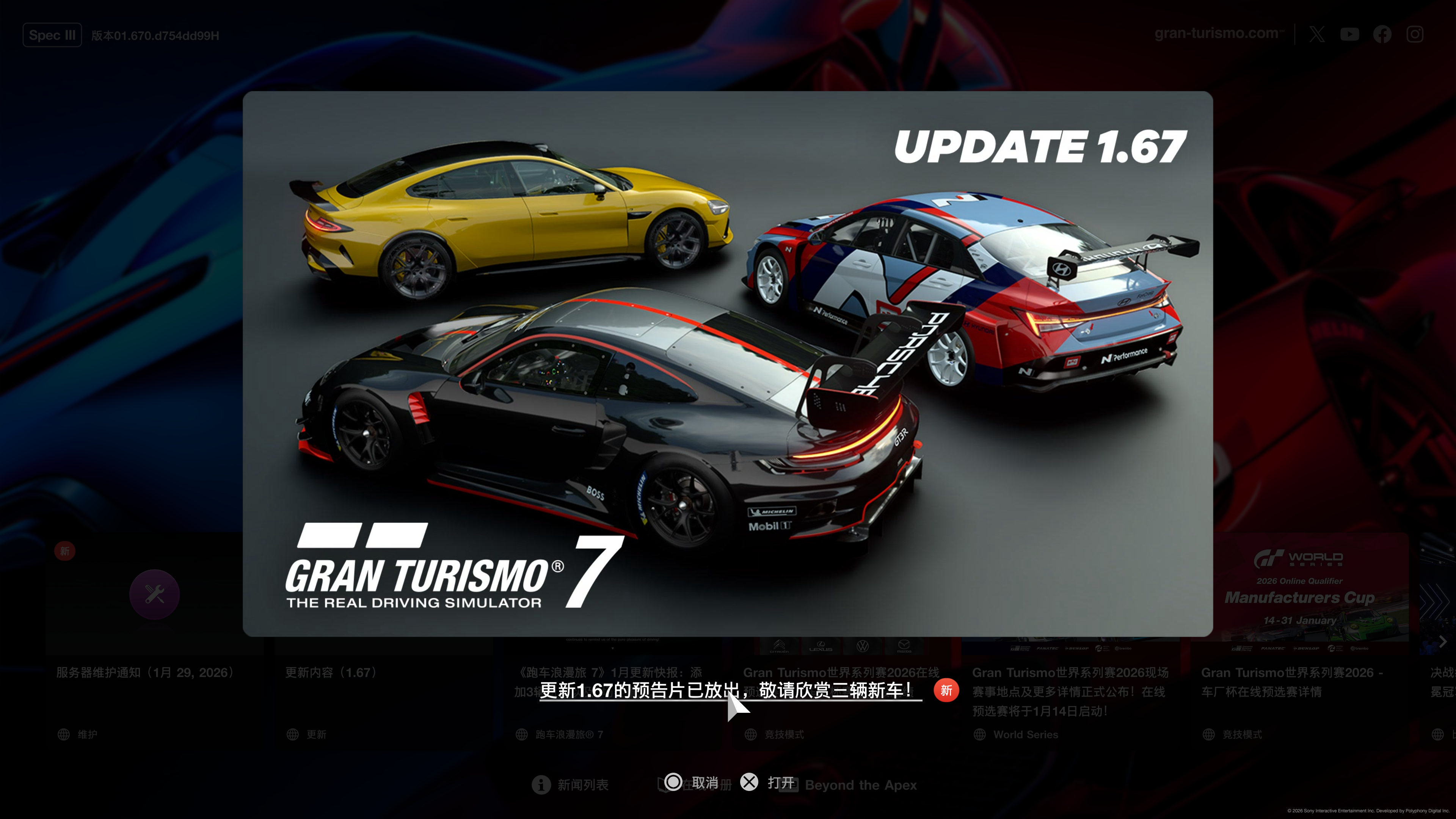Open the YouTube channel icon
This screenshot has width=1456, height=819.
pyautogui.click(x=1350, y=34)
